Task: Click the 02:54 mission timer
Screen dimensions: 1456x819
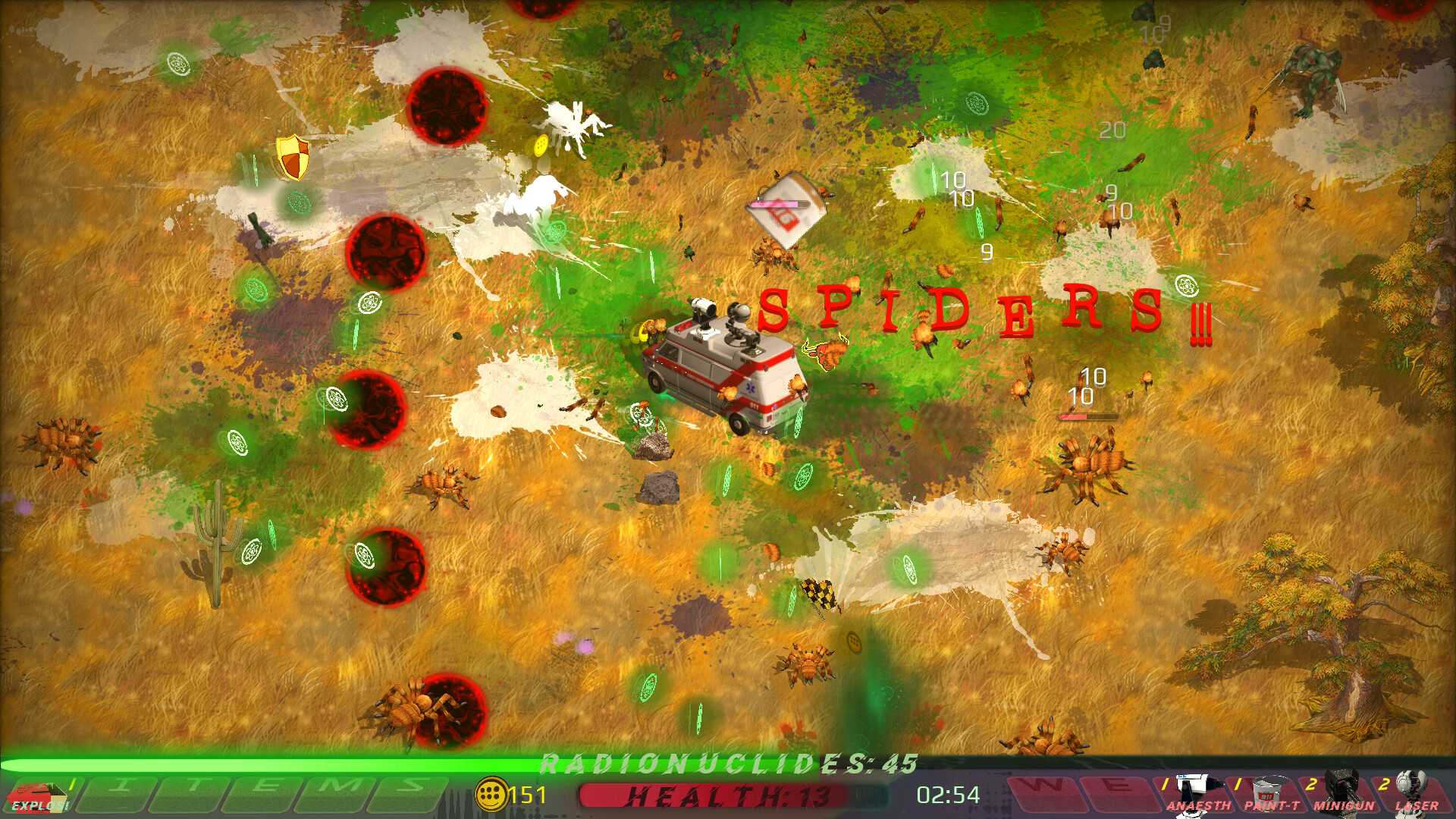Action: tap(946, 796)
